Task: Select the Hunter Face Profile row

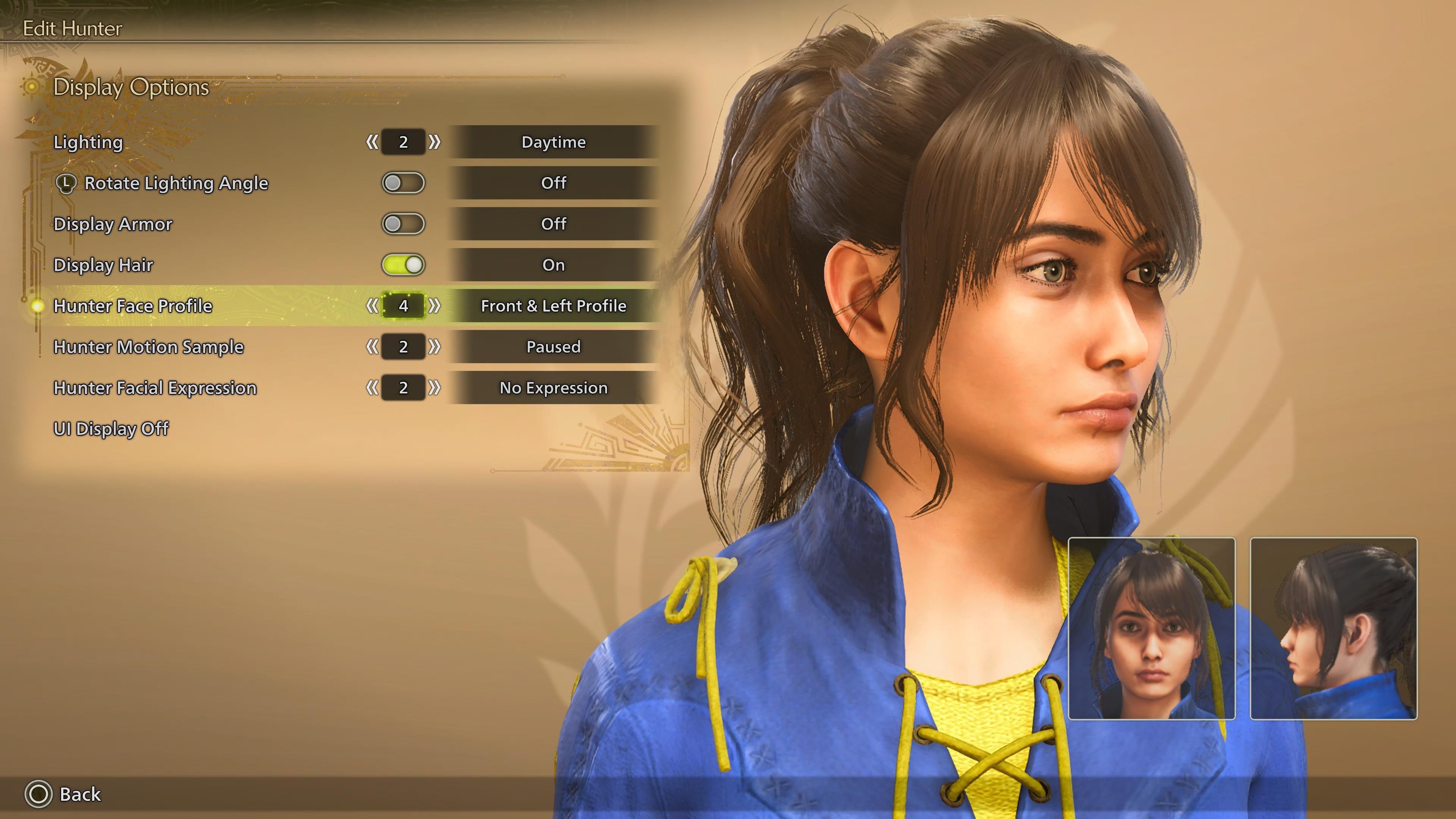Action: (x=133, y=306)
